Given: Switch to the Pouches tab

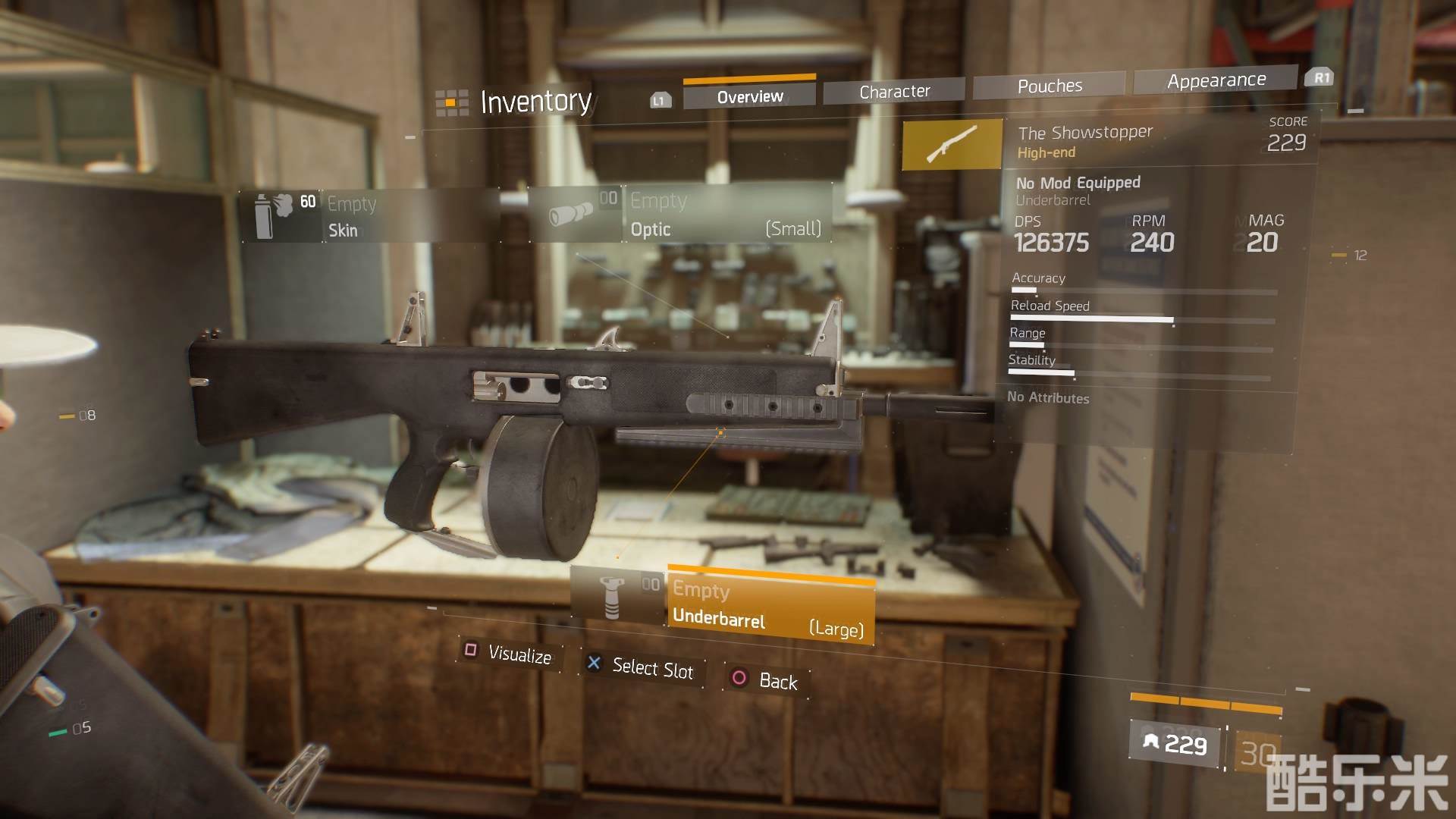Looking at the screenshot, I should pos(1050,86).
